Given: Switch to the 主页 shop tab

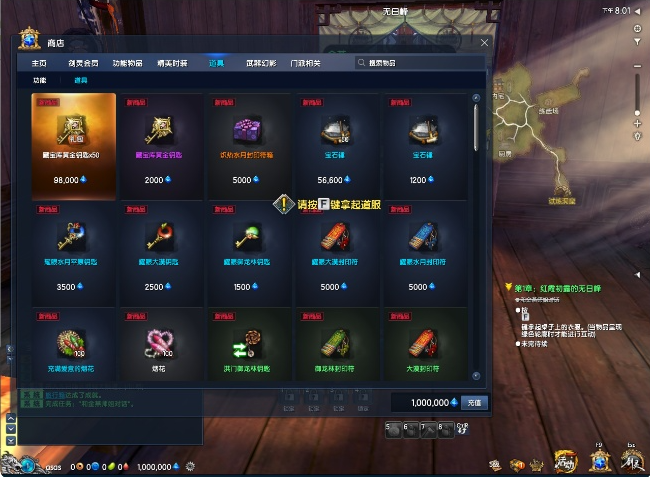Looking at the screenshot, I should pyautogui.click(x=39, y=62).
